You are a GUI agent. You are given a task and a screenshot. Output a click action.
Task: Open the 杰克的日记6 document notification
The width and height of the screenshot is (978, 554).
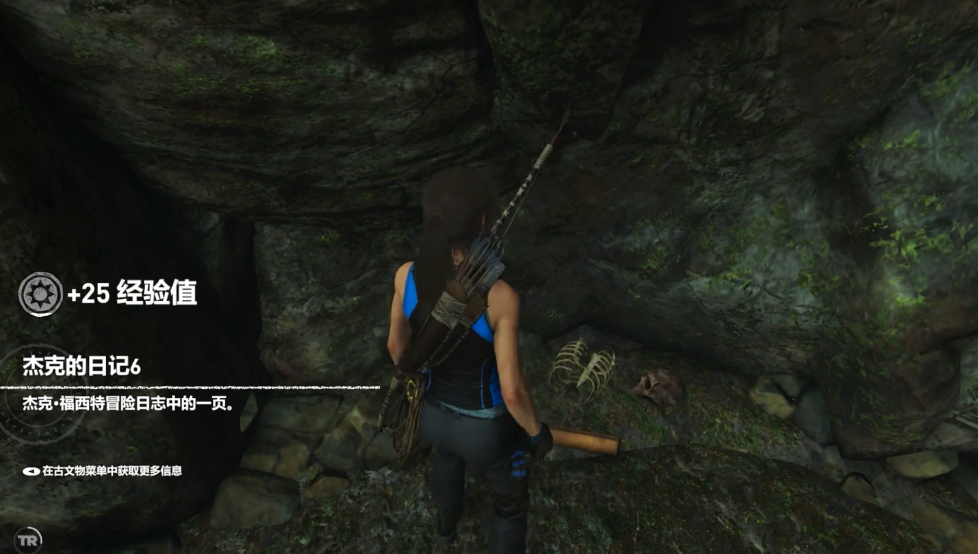[82, 366]
